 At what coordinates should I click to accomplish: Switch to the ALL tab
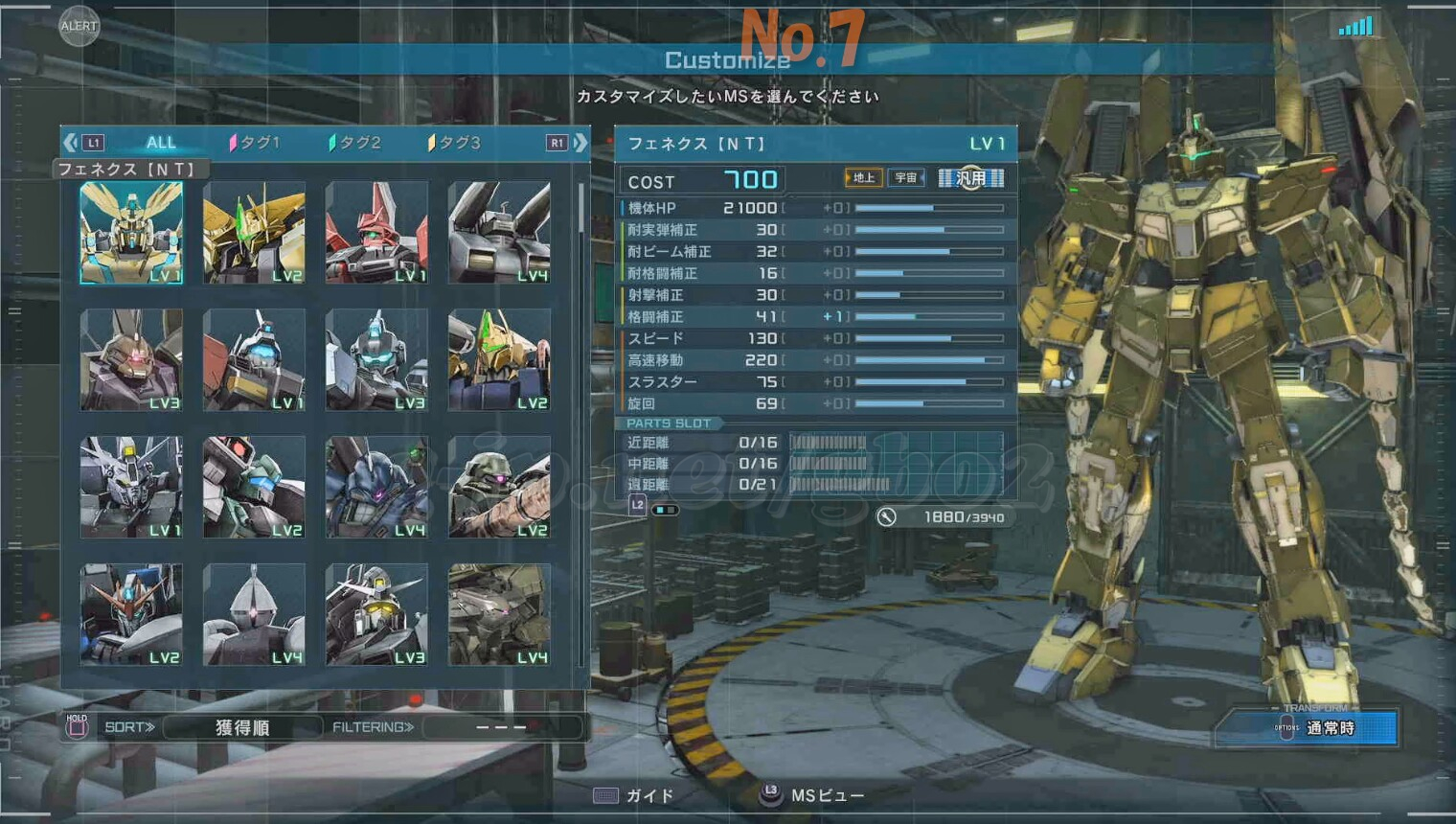(x=161, y=143)
